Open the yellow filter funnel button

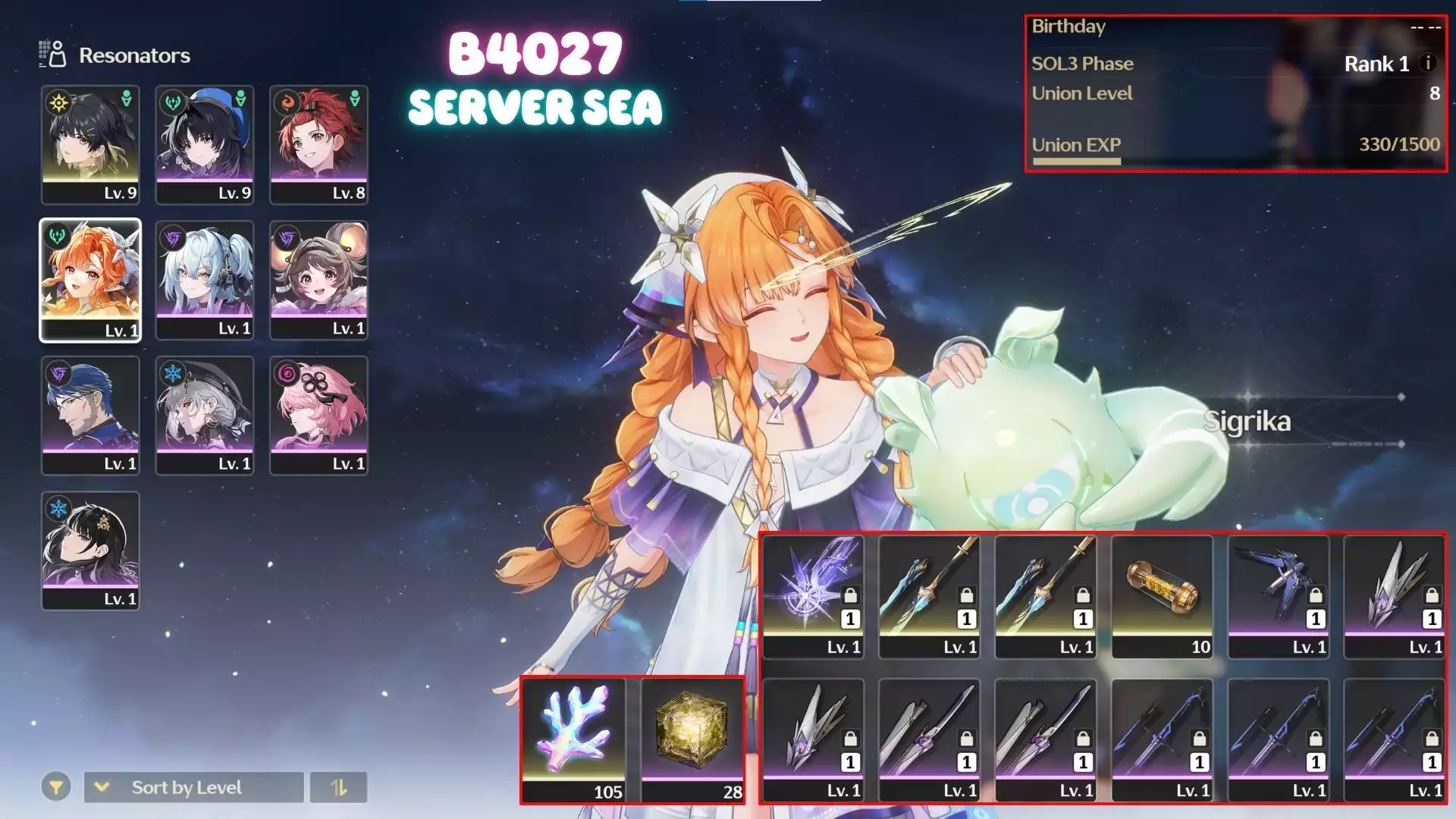point(56,787)
